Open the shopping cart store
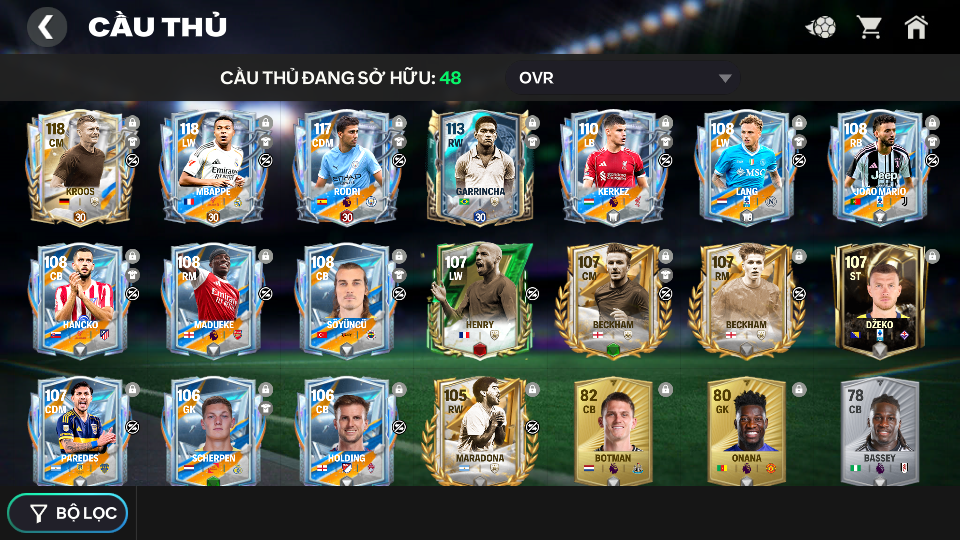The image size is (960, 540). pos(869,27)
